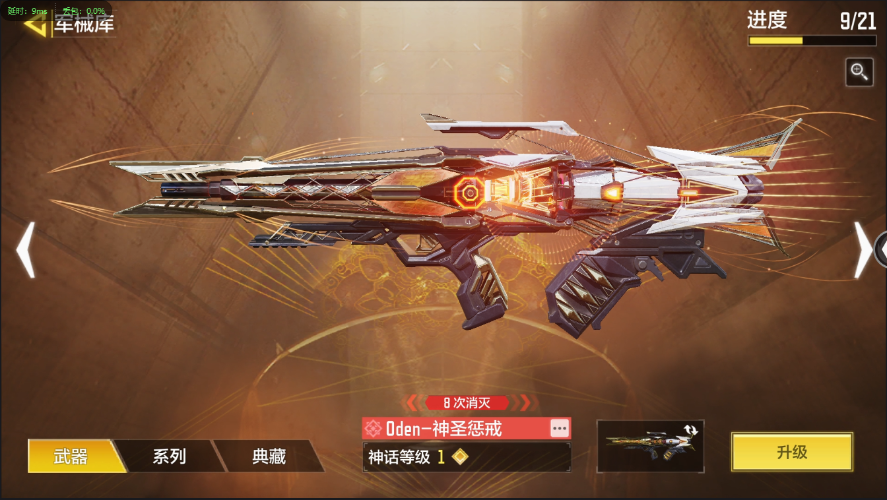Open the magnifying glass inspect view
The height and width of the screenshot is (500, 887).
pos(859,71)
